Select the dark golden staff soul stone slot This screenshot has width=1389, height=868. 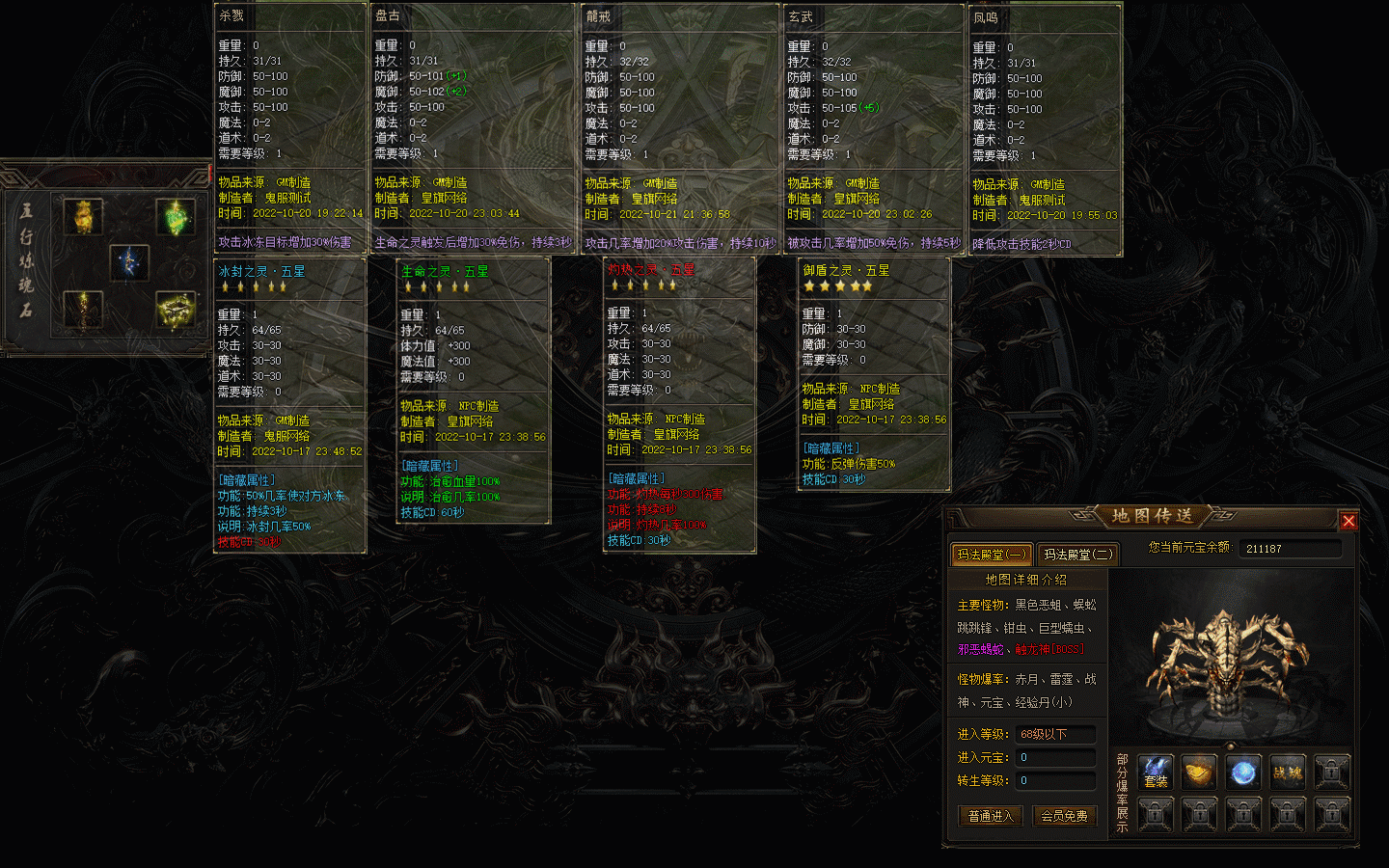[84, 310]
